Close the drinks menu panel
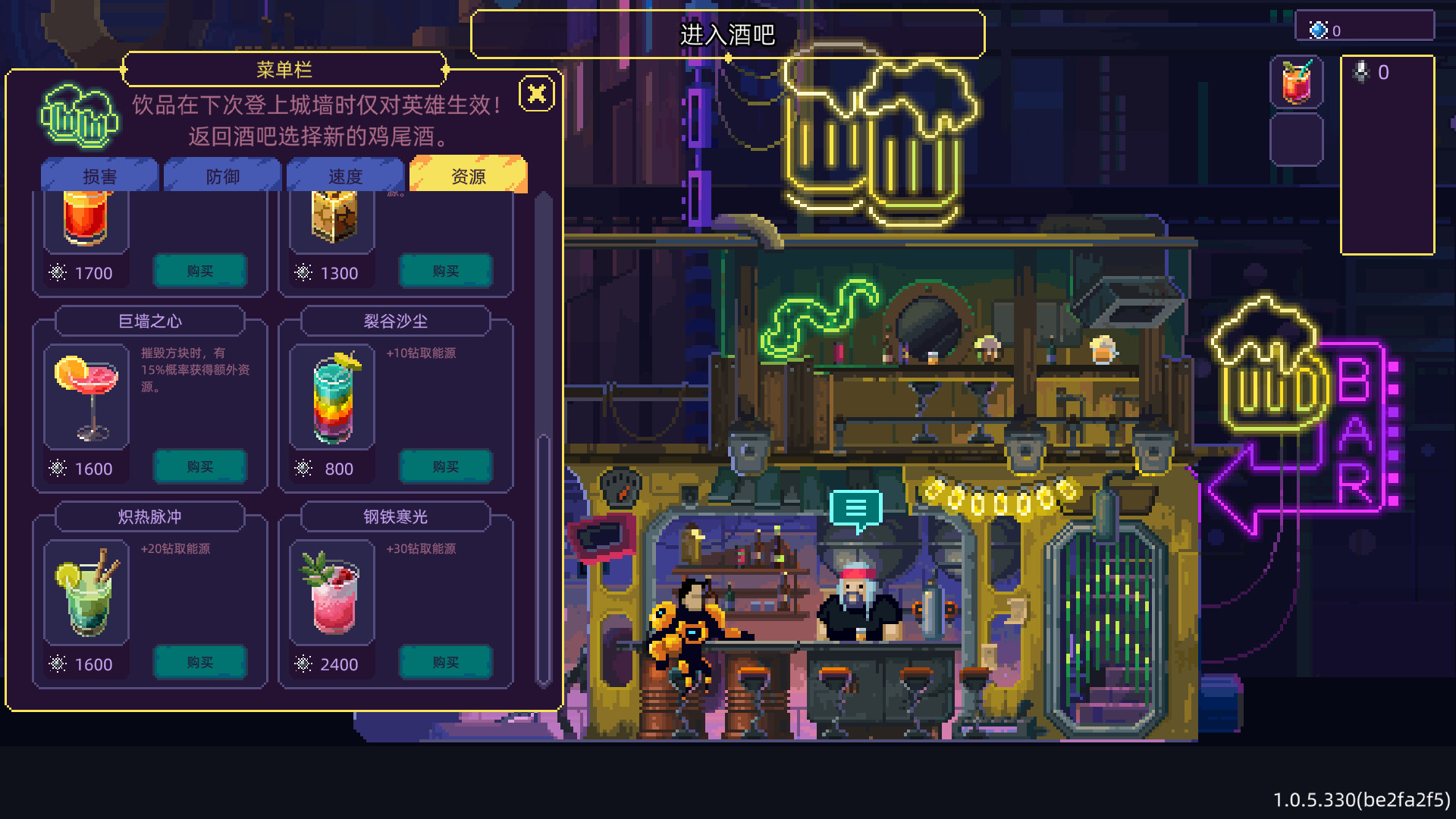Screen dimensions: 1456x819 (x=537, y=94)
